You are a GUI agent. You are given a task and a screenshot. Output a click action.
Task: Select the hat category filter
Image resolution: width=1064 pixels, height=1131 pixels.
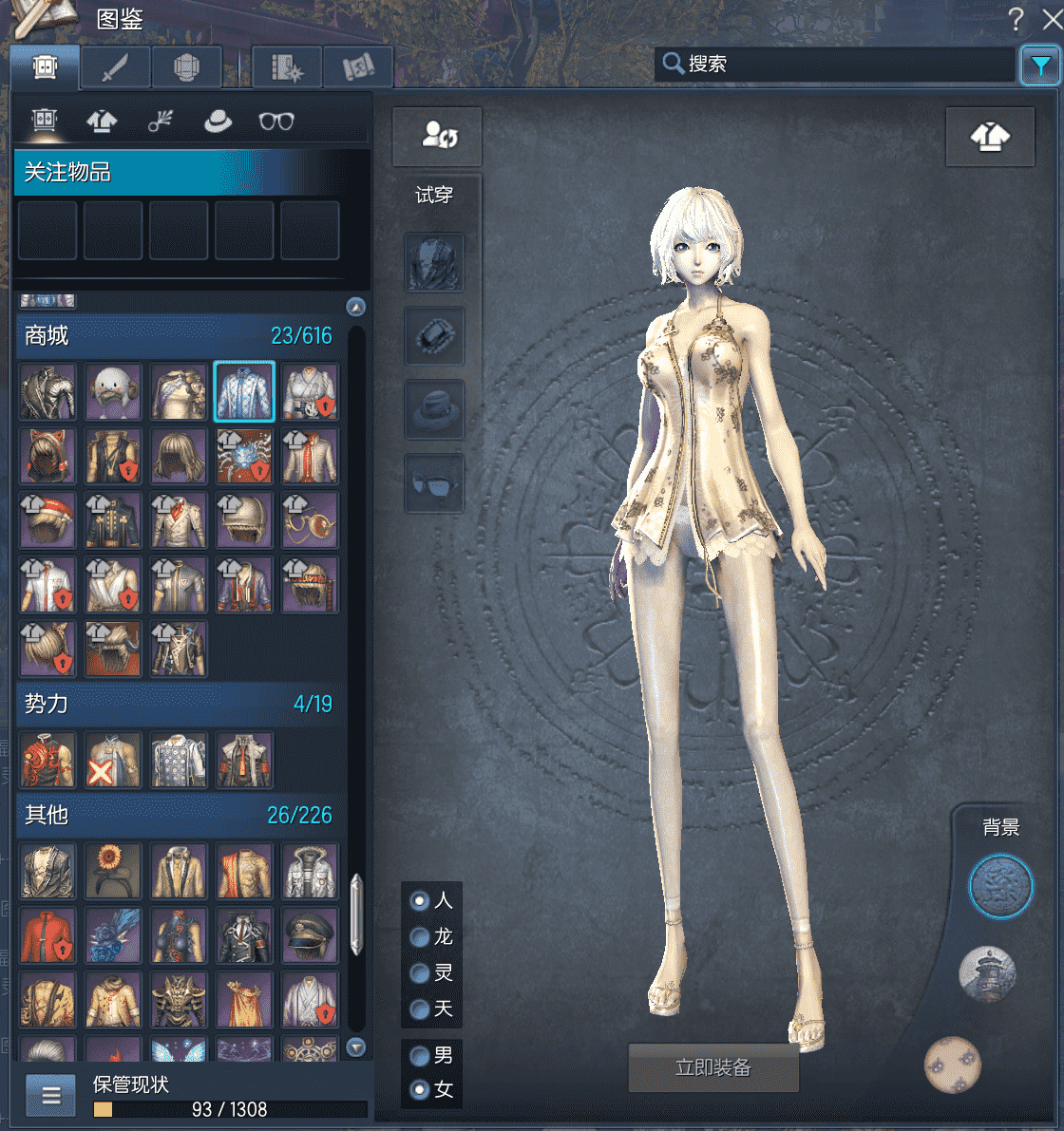[x=218, y=122]
